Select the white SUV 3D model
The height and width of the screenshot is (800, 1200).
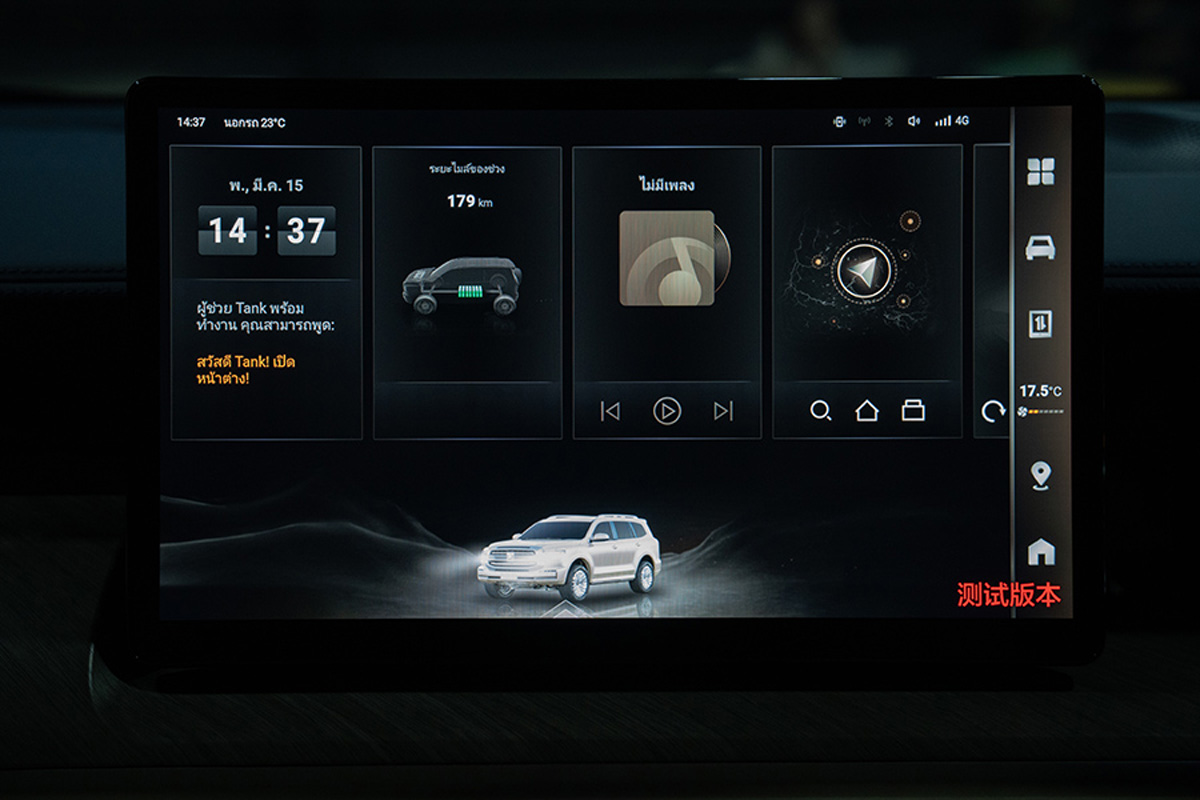point(569,556)
